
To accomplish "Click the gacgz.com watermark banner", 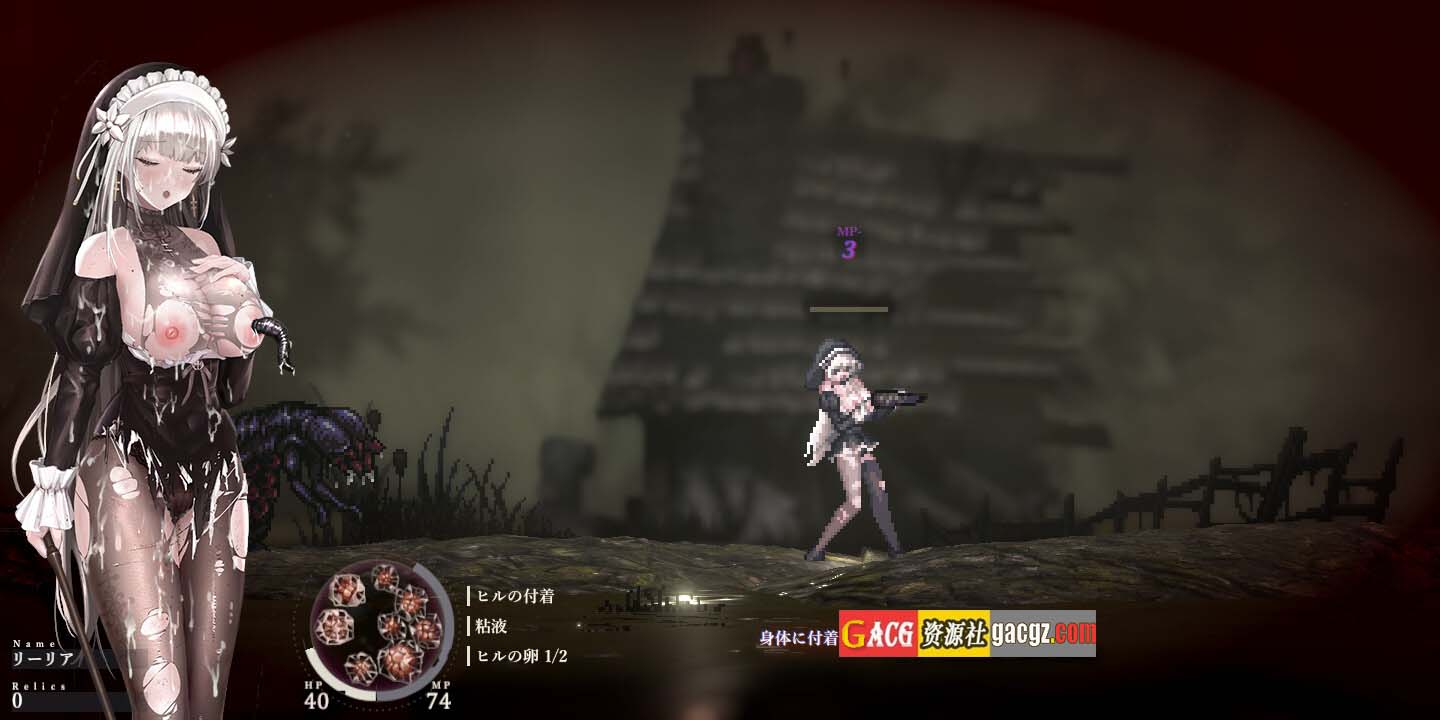I will point(966,633).
